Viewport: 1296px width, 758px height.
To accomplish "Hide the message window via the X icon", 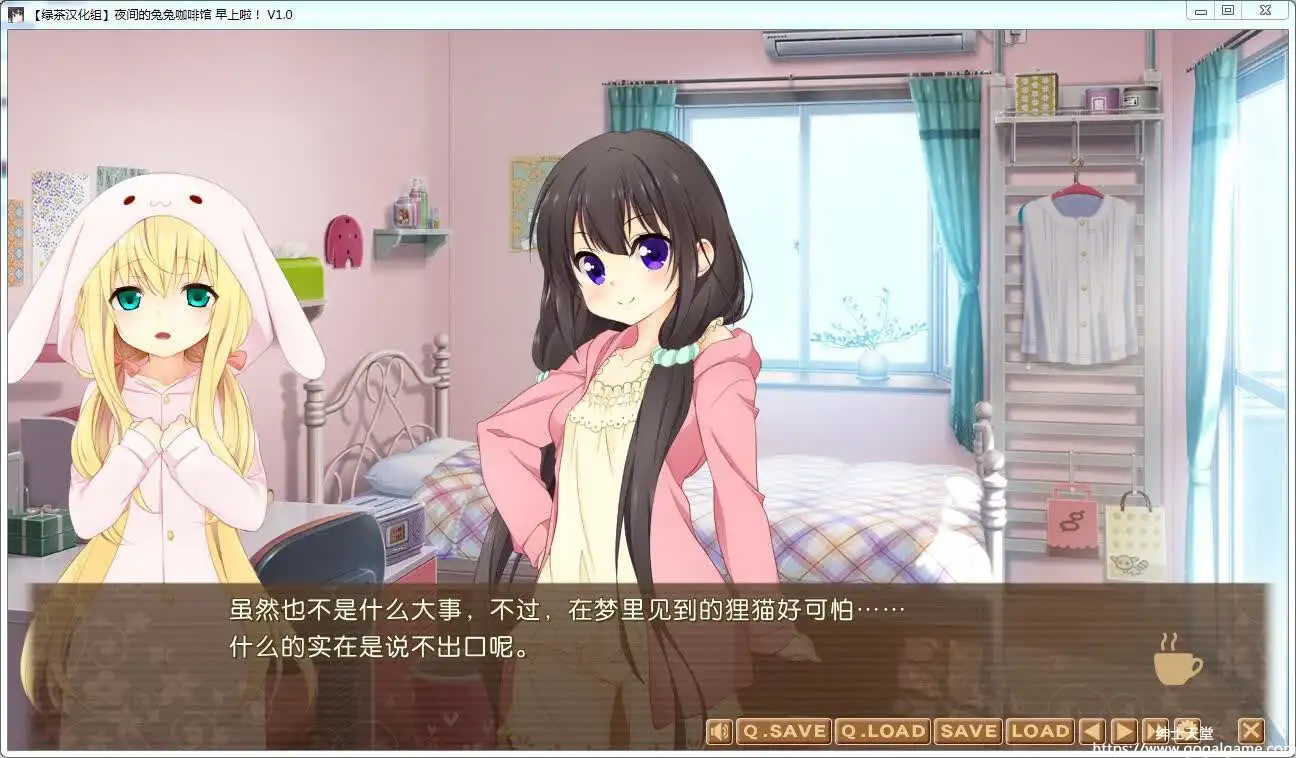I will point(1250,731).
